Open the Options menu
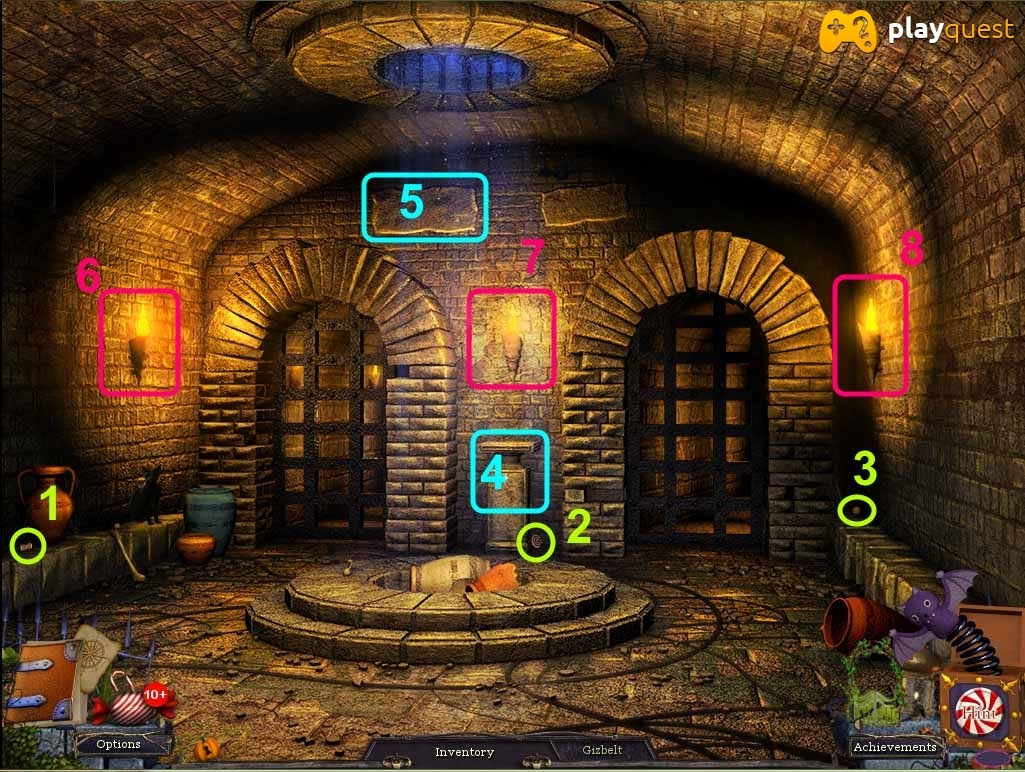 tap(118, 744)
